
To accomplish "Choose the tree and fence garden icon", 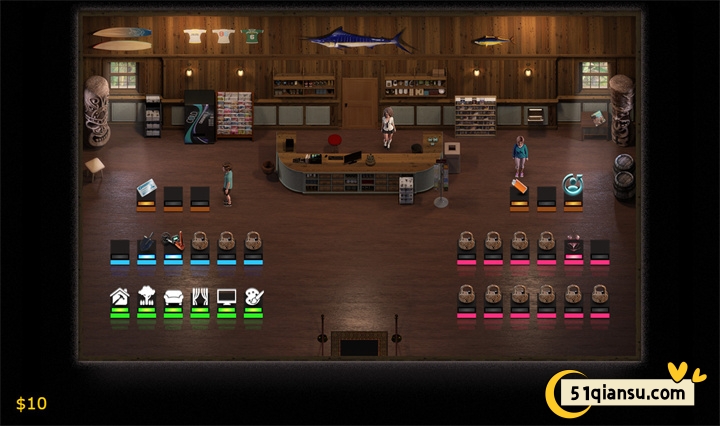I will 146,297.
